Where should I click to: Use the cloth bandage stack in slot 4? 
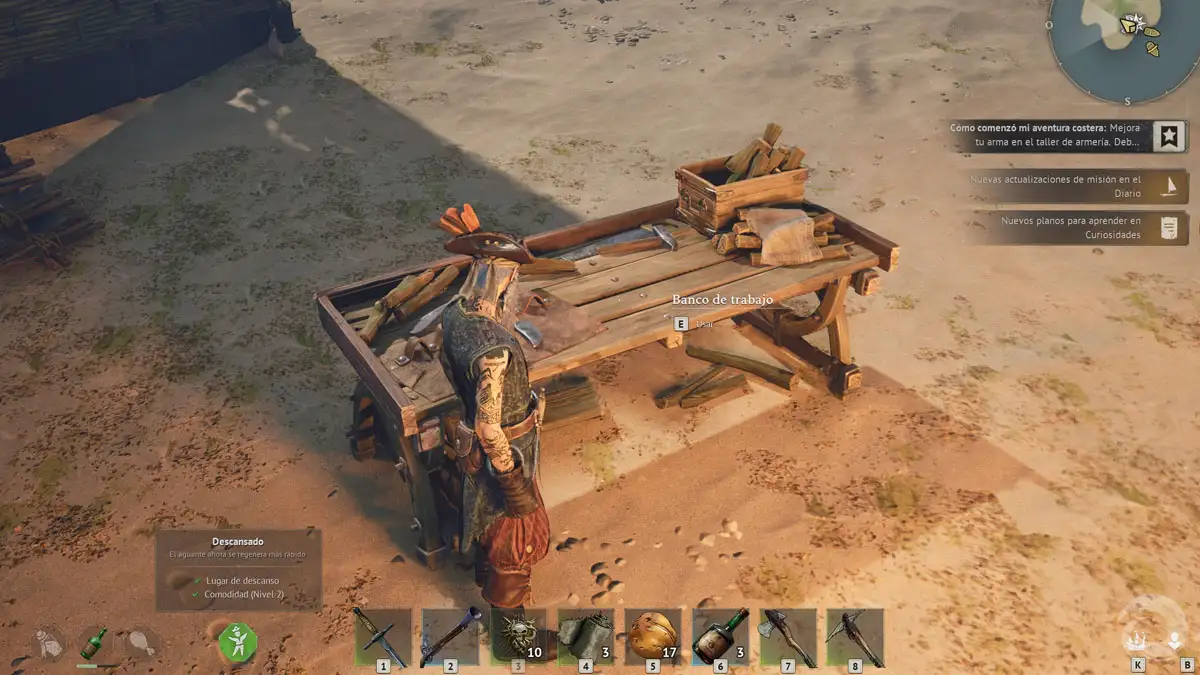point(585,636)
